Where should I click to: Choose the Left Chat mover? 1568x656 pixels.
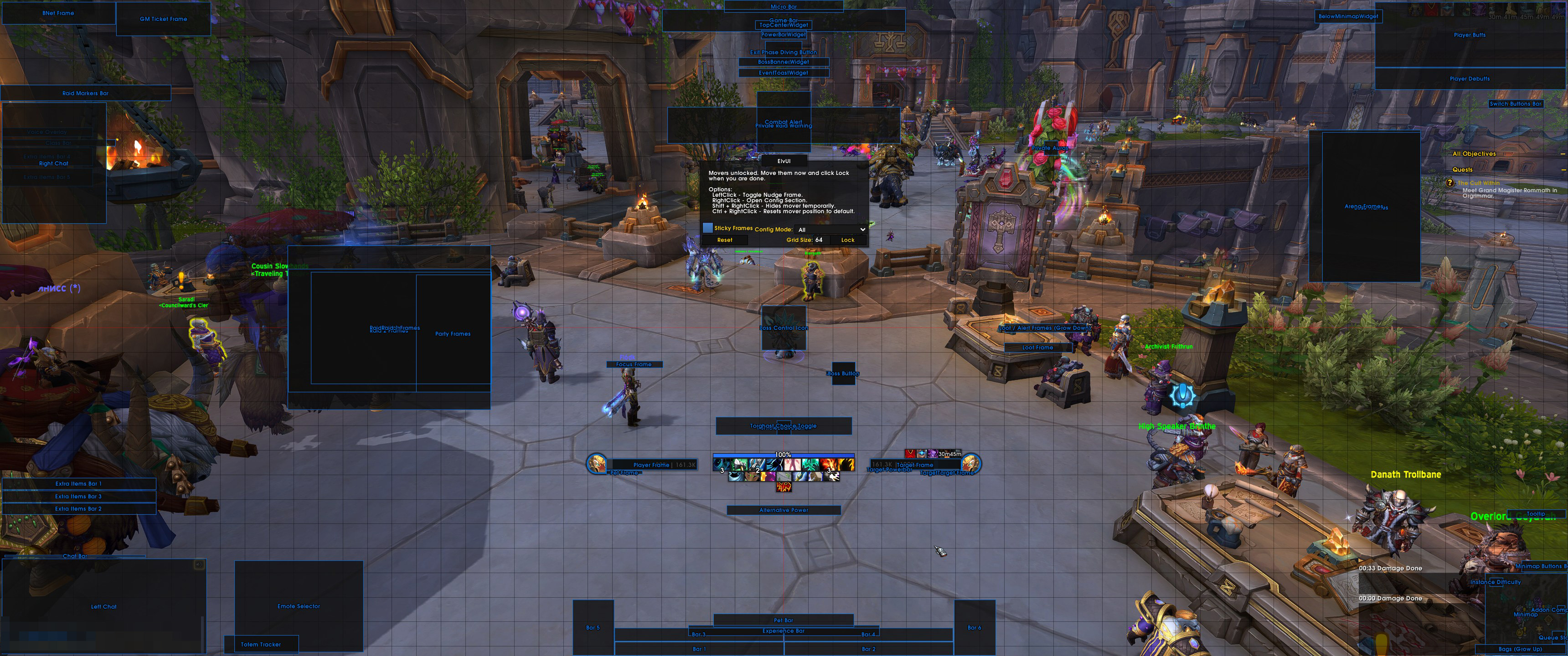[x=103, y=606]
